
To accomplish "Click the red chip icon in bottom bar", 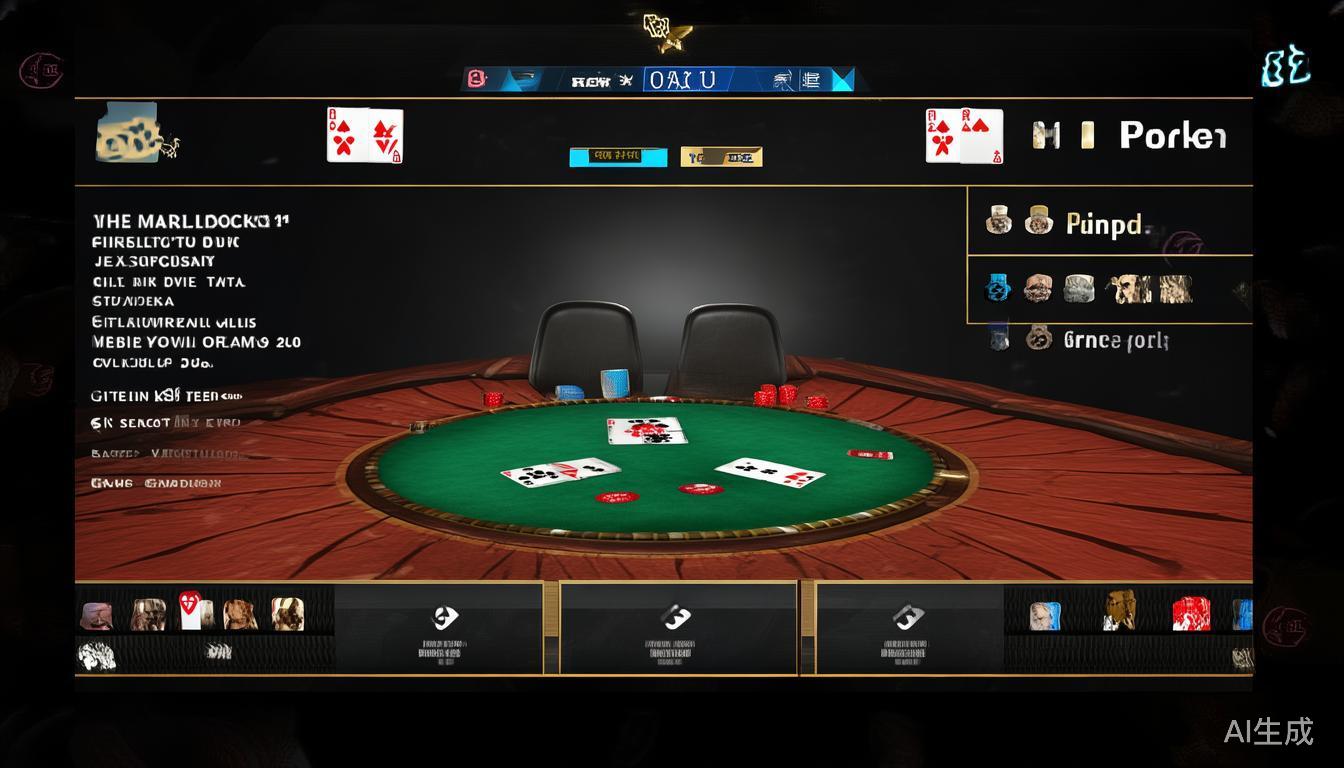I will (1190, 613).
